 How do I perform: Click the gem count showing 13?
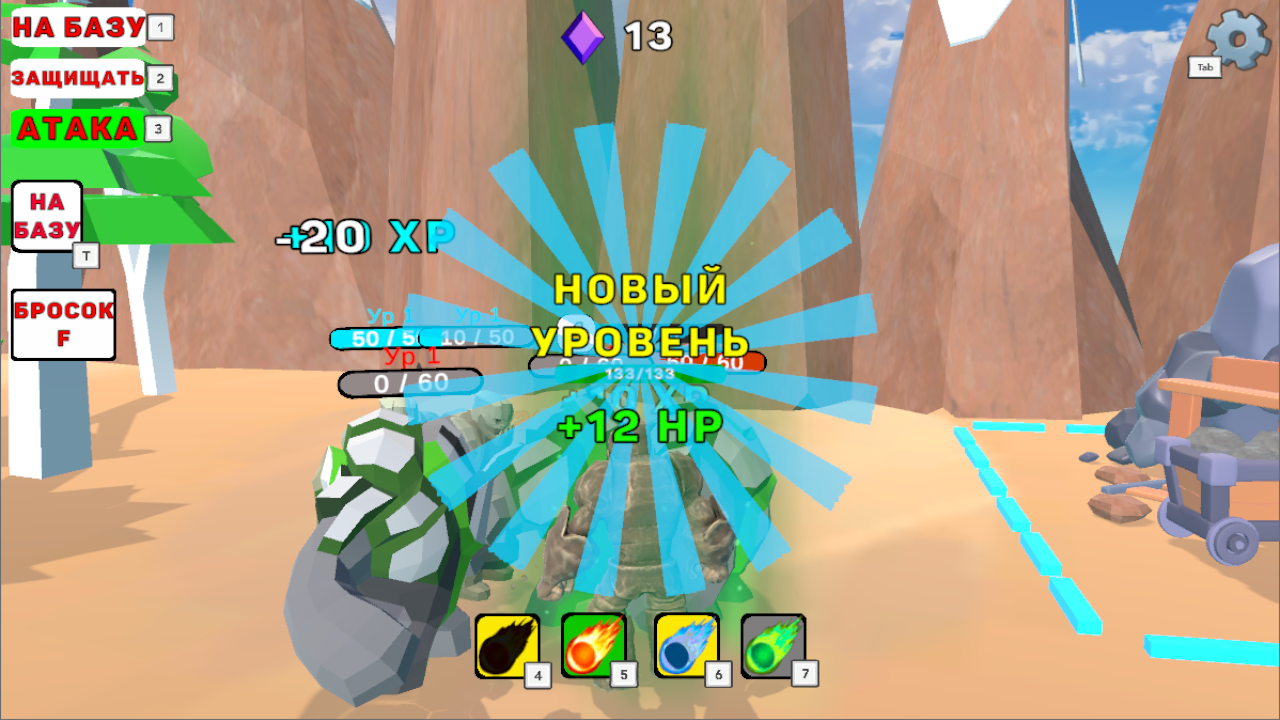pyautogui.click(x=648, y=38)
